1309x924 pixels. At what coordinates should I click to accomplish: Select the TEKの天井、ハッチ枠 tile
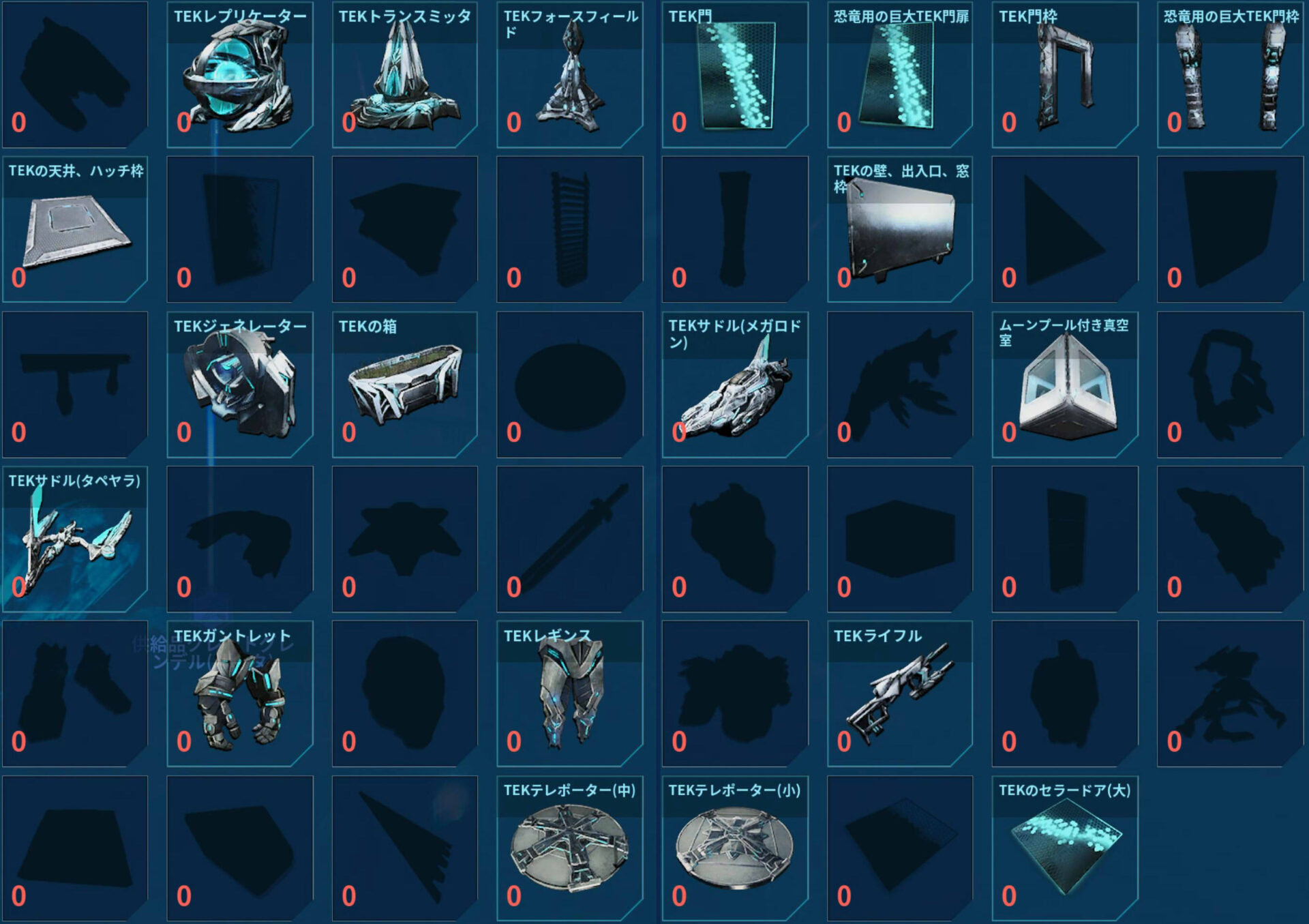74,230
